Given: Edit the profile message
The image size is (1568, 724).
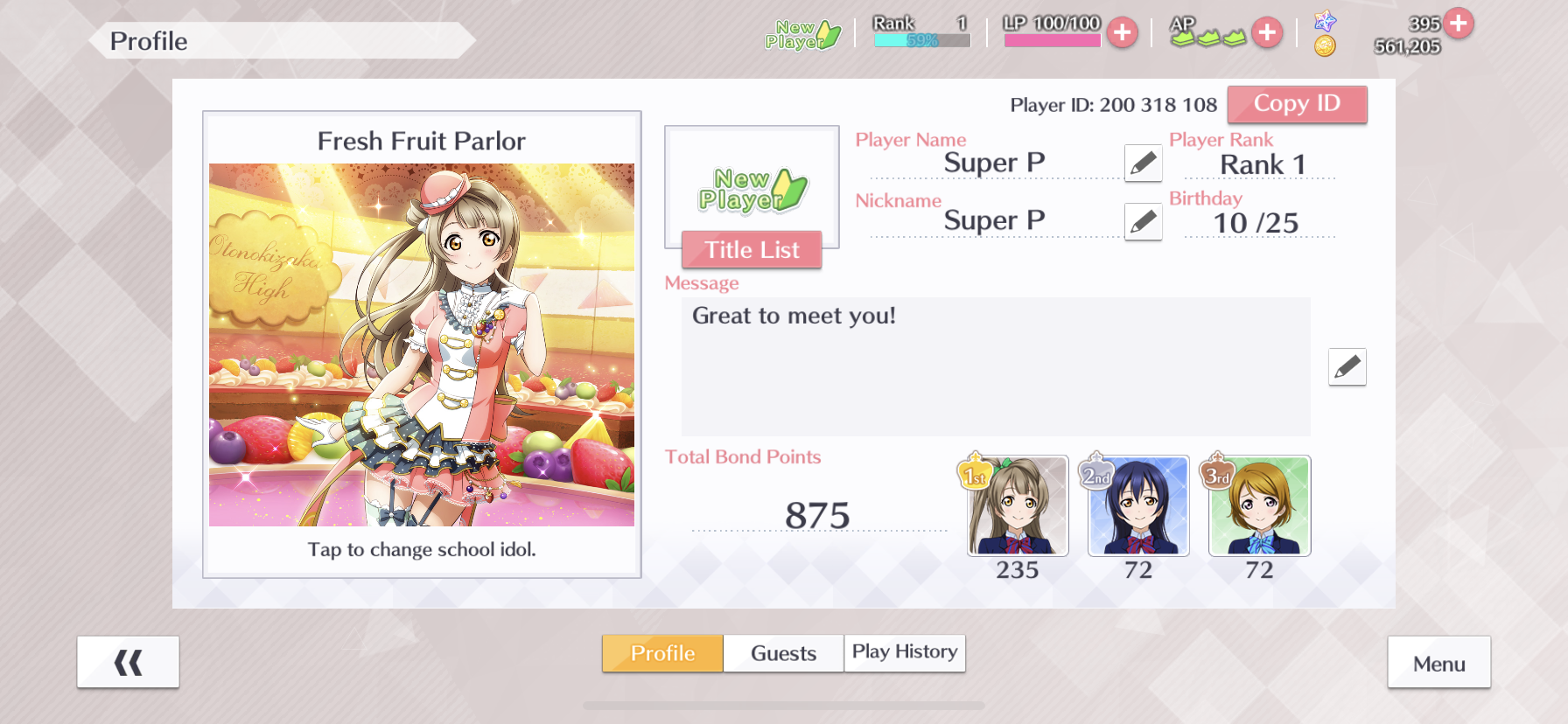Looking at the screenshot, I should click(1347, 366).
